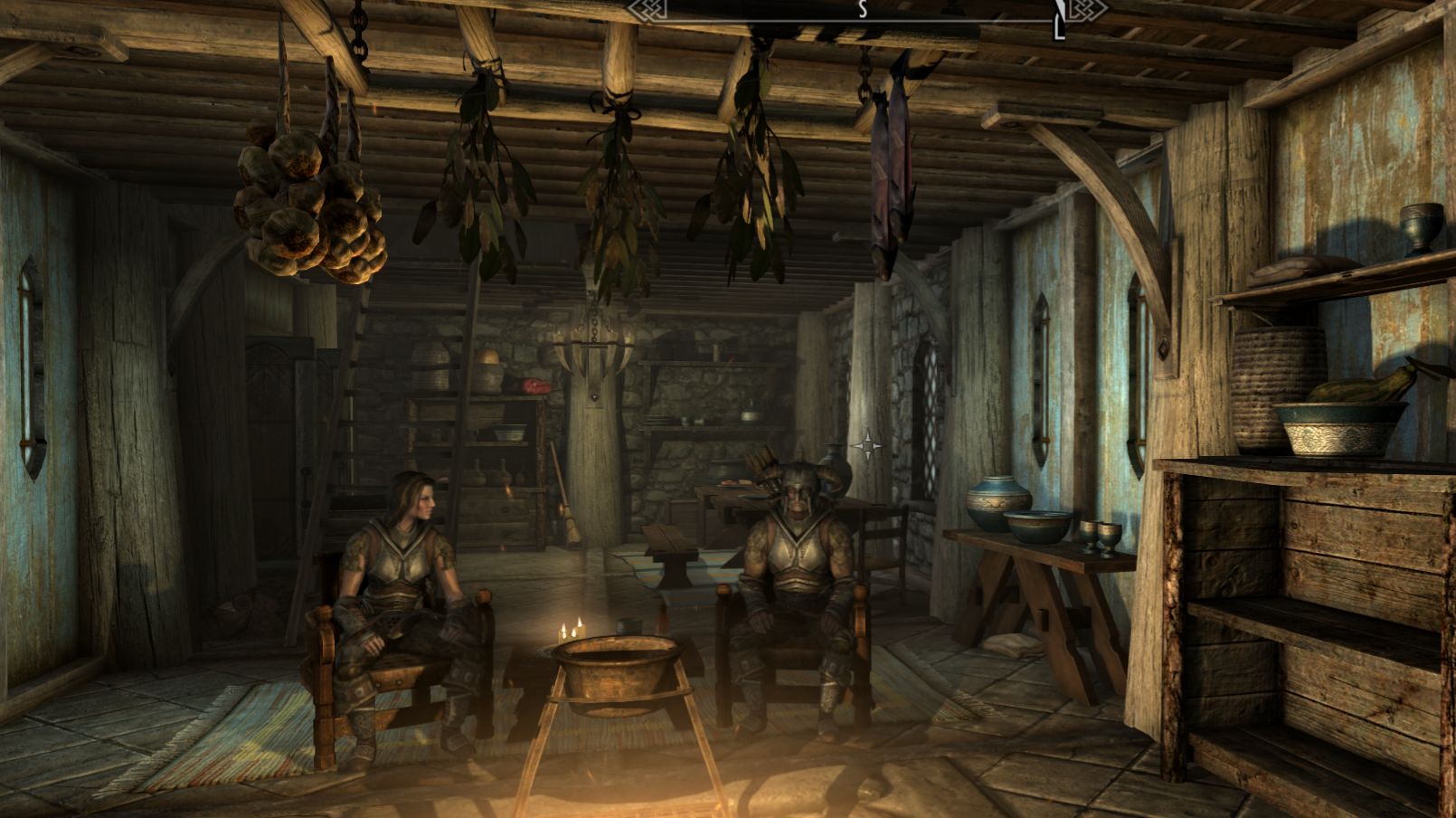Click the south indicator on the compass bar
The width and height of the screenshot is (1456, 818).
point(863,9)
